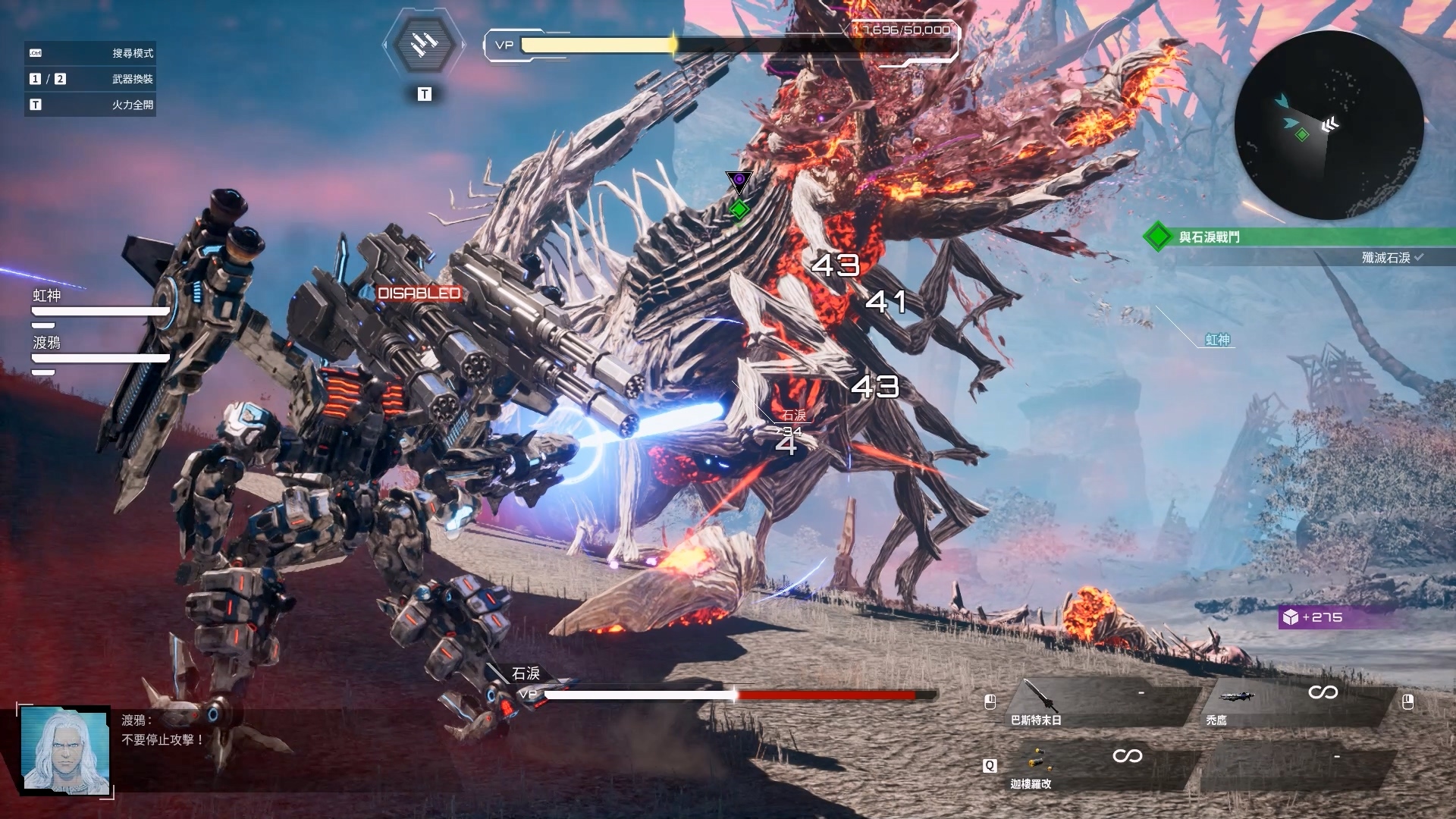Open the 與石淚戰鬥 objective tracker
This screenshot has width=1456, height=819.
click(x=1297, y=237)
